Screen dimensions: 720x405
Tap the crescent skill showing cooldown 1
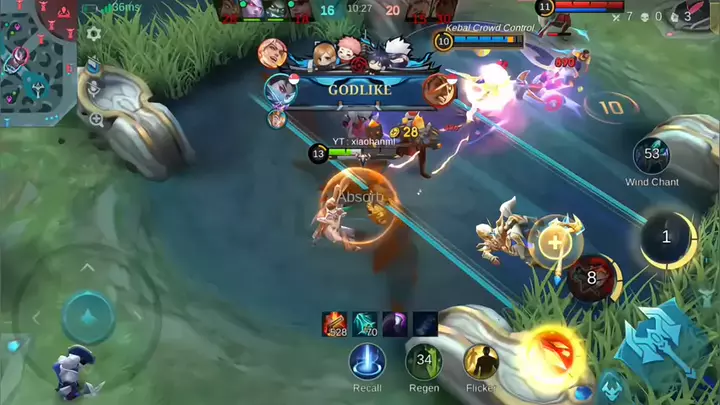667,238
